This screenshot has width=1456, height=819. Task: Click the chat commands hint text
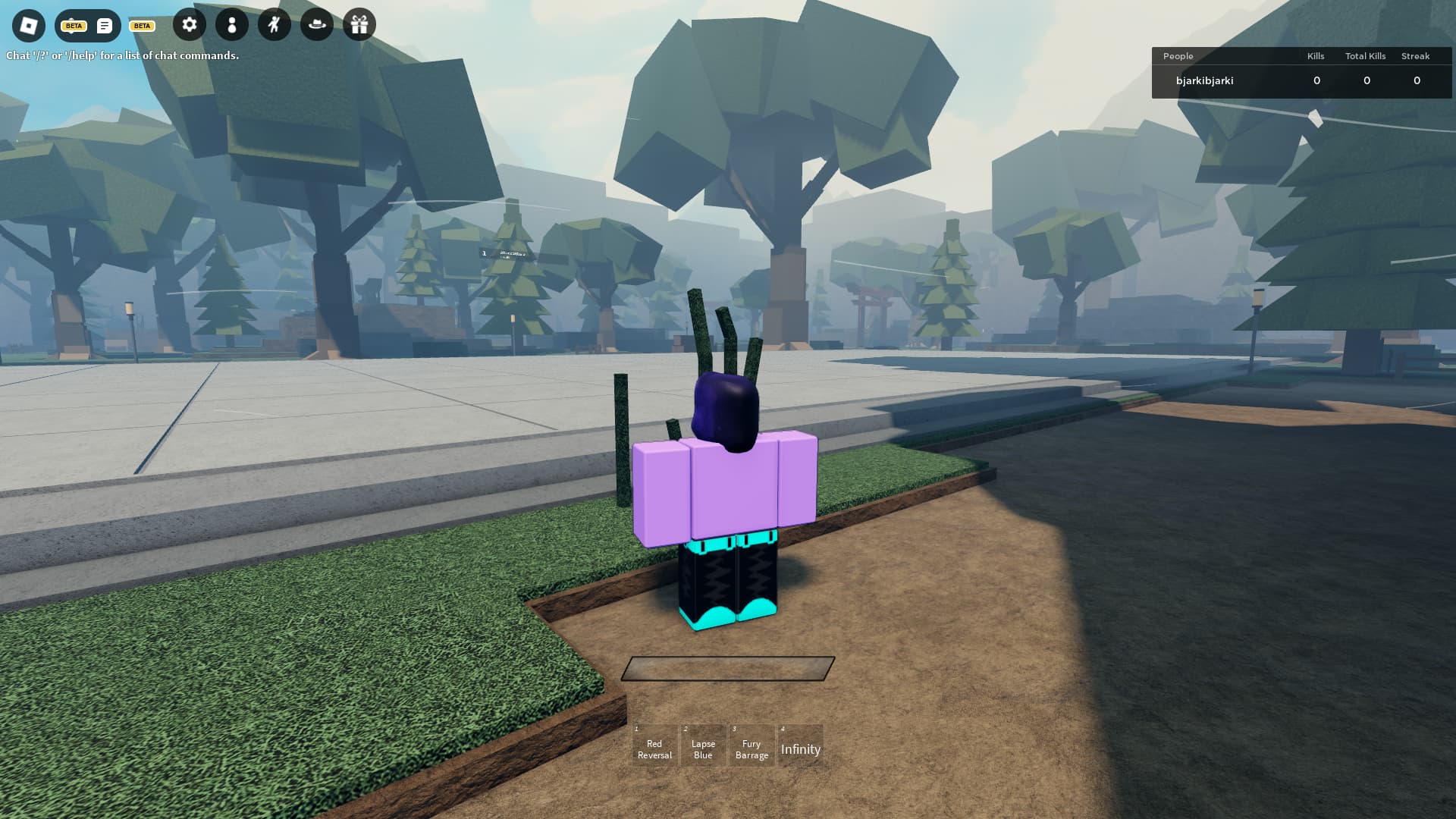pyautogui.click(x=122, y=55)
